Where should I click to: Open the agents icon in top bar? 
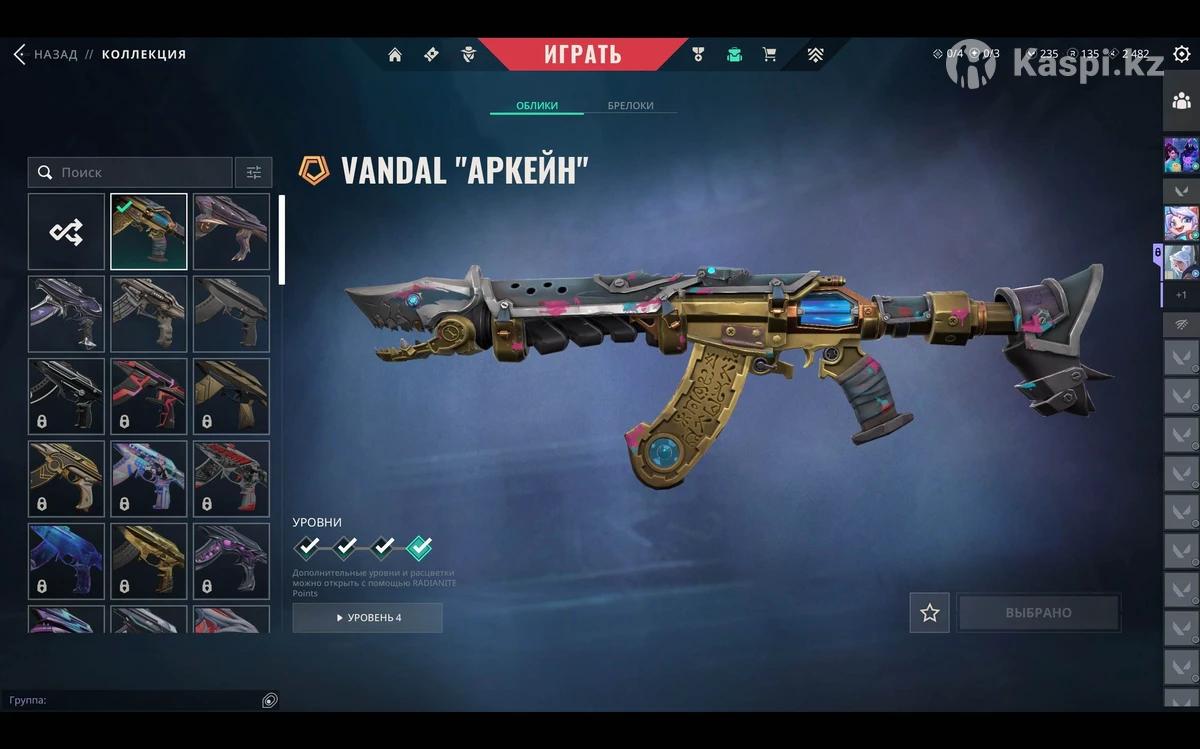coord(468,55)
